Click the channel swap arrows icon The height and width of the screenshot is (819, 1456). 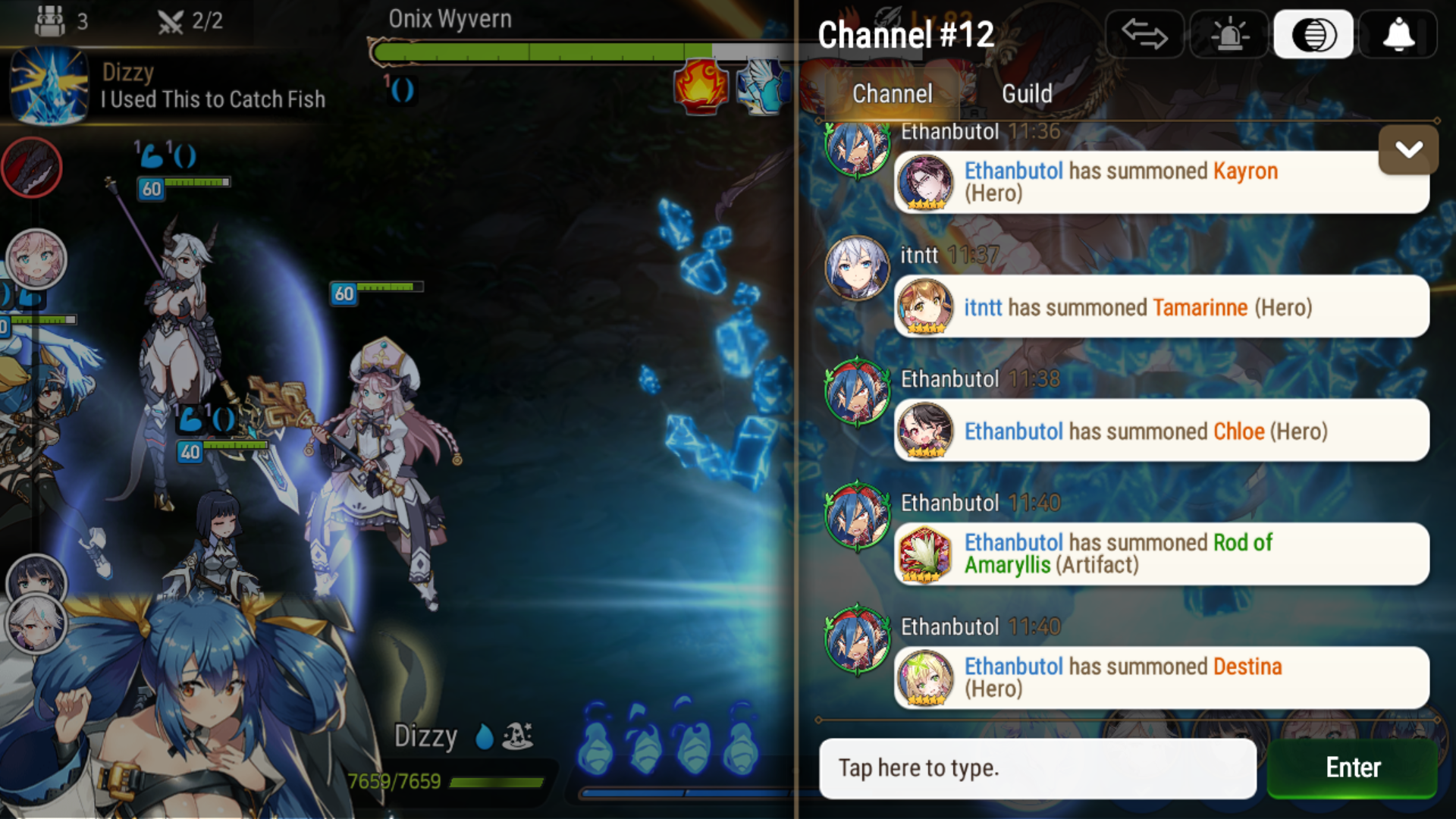(x=1145, y=33)
